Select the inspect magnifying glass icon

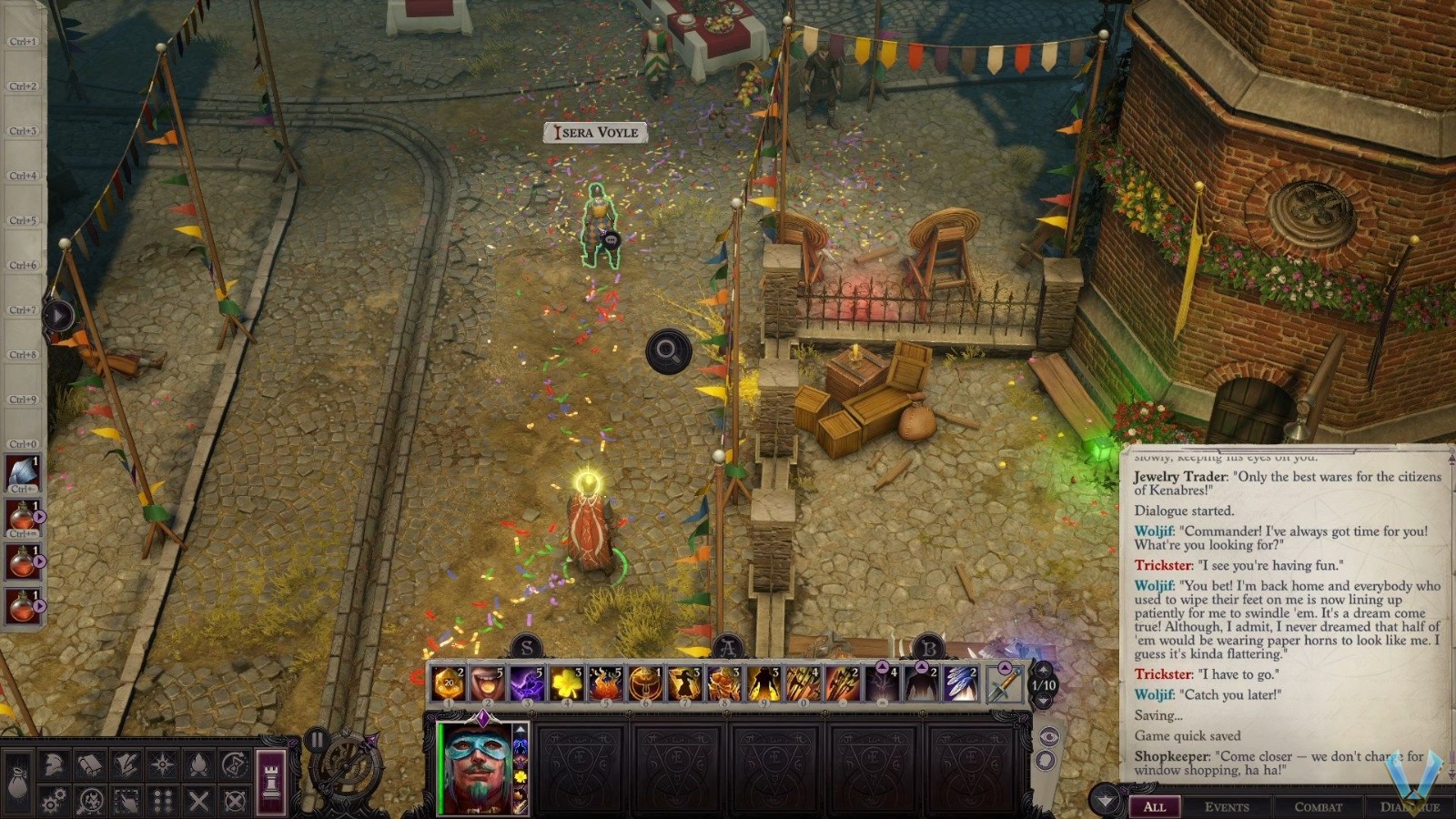(x=91, y=800)
